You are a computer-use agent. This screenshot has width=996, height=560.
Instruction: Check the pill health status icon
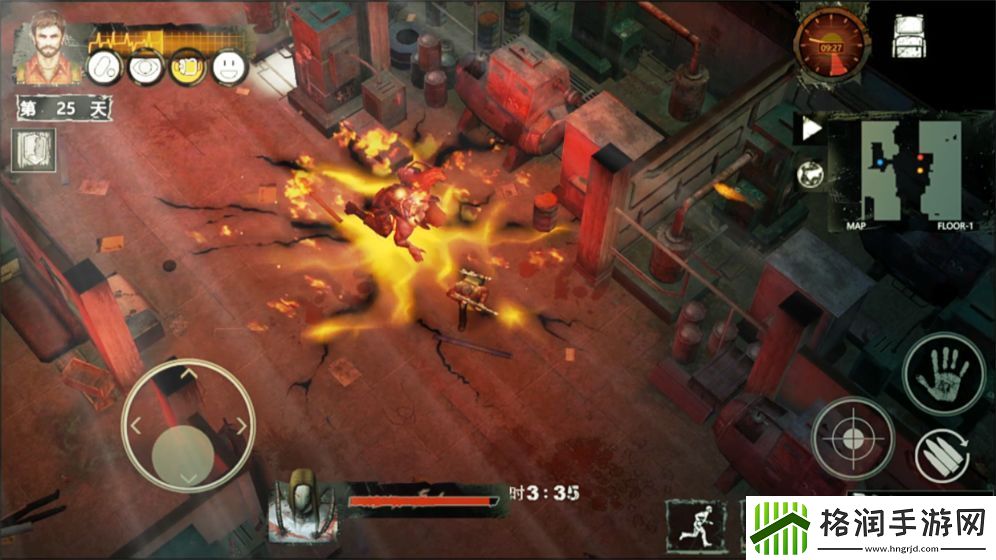coord(105,67)
